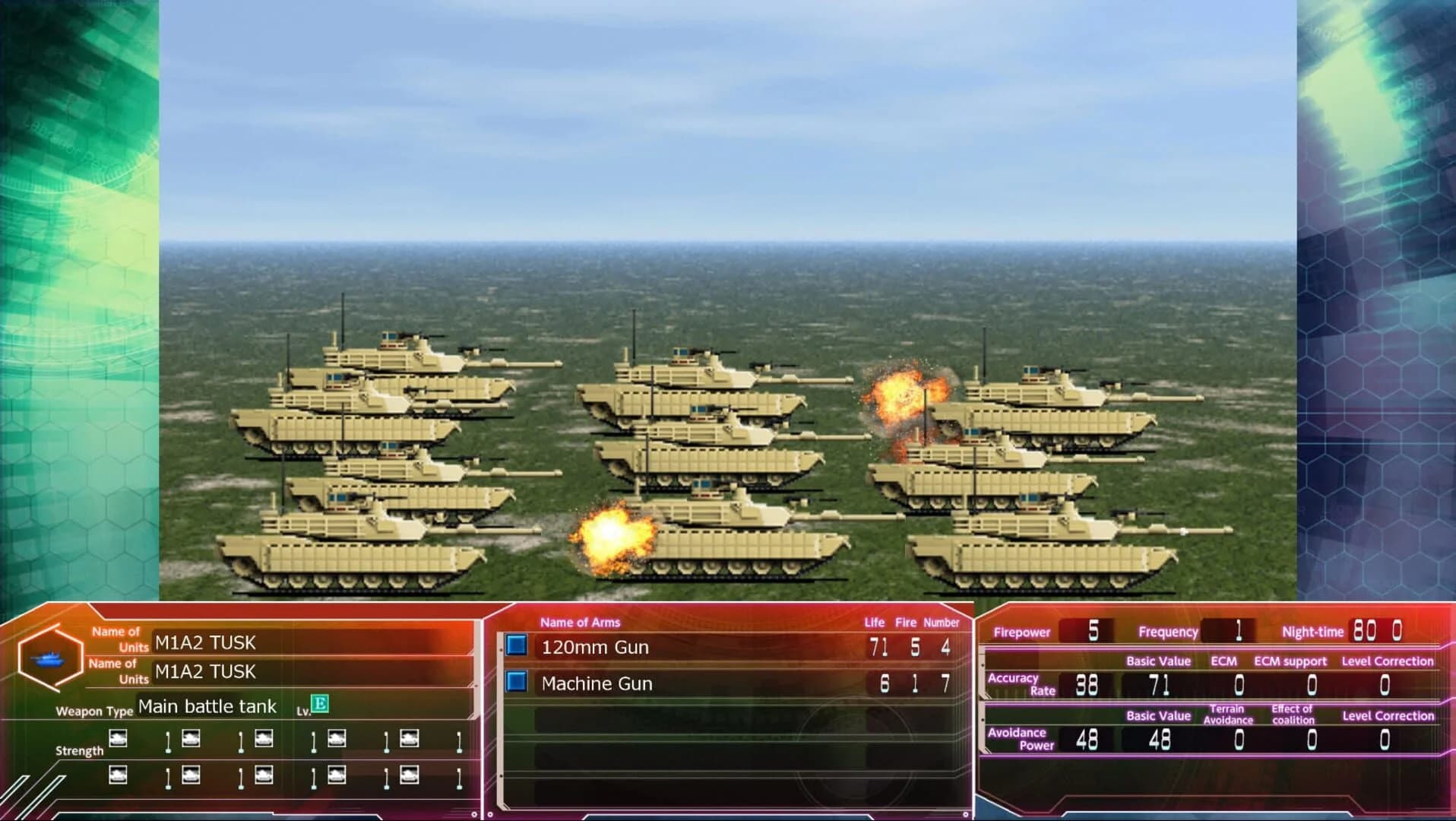Toggle the first strength pin marker
The image size is (1456, 821).
pyautogui.click(x=168, y=740)
